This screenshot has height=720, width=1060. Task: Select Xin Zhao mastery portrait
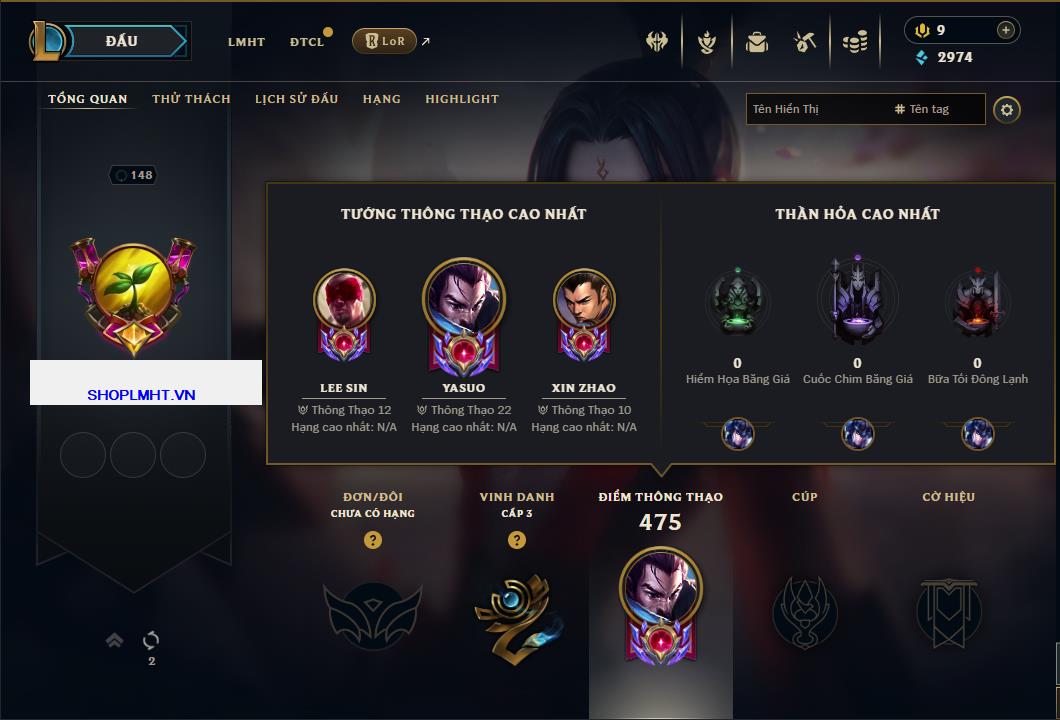pyautogui.click(x=583, y=300)
